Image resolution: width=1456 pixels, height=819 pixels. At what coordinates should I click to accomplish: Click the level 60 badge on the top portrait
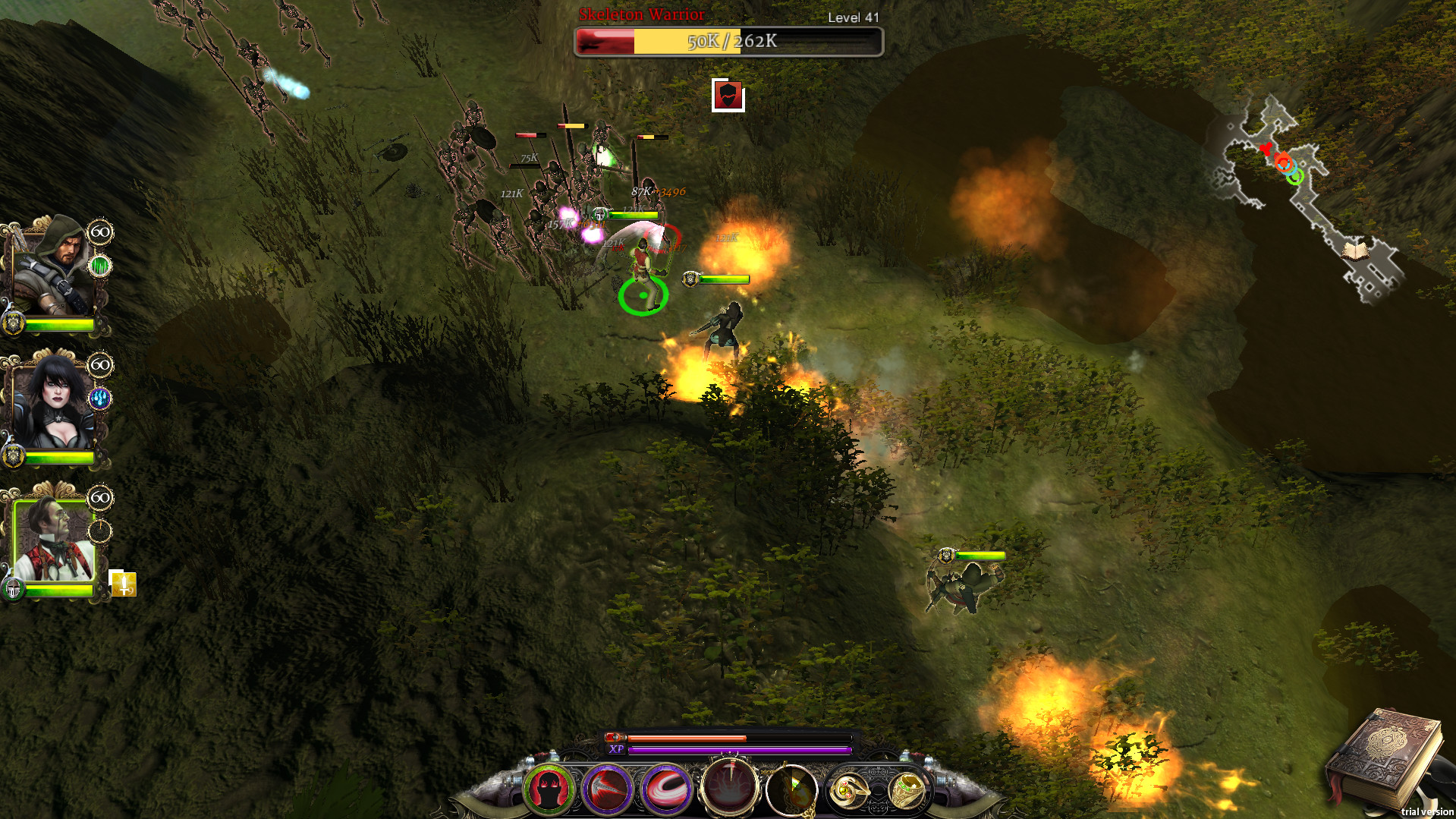pyautogui.click(x=99, y=230)
